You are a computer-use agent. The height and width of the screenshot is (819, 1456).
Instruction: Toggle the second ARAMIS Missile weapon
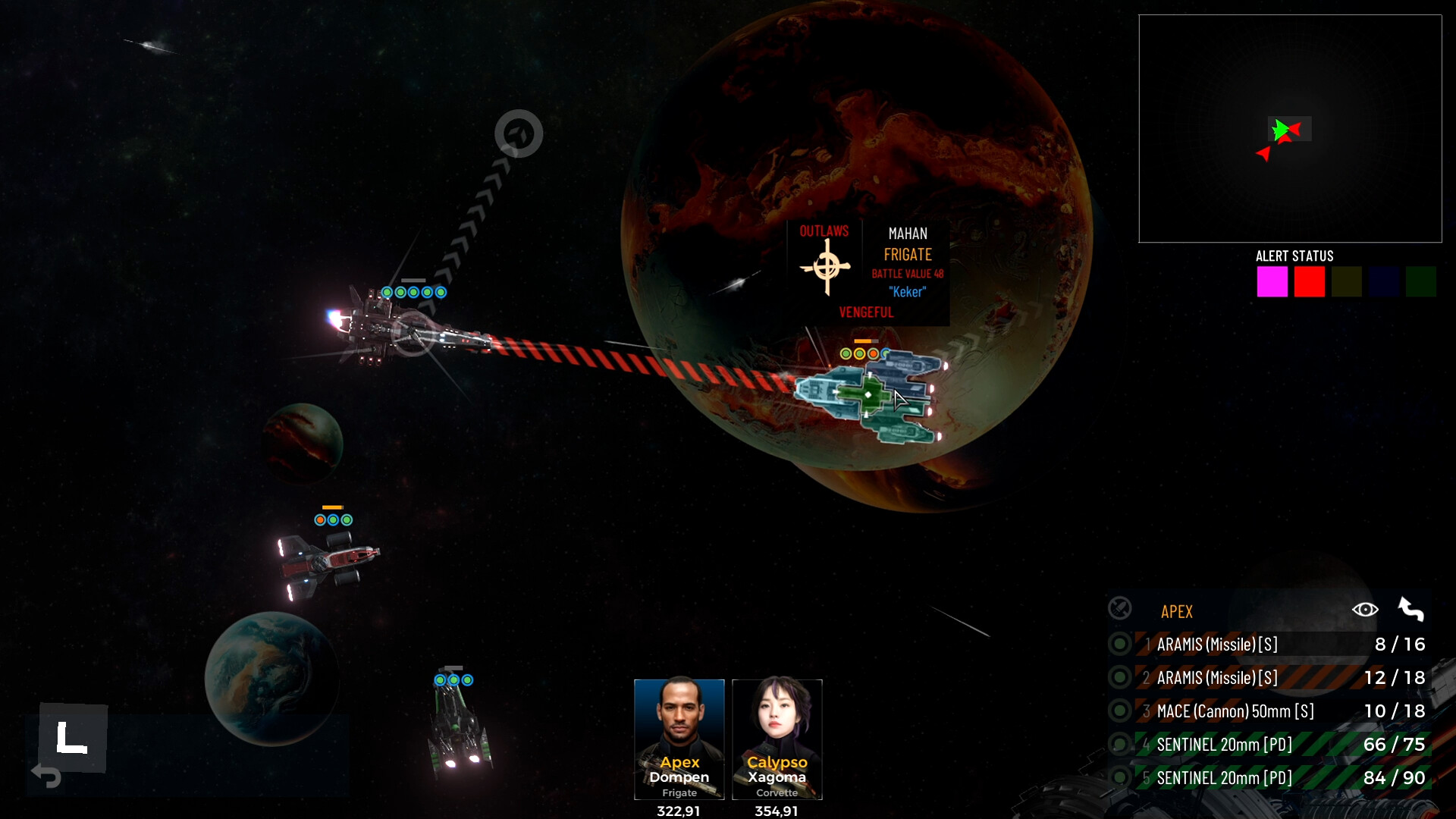[1119, 677]
